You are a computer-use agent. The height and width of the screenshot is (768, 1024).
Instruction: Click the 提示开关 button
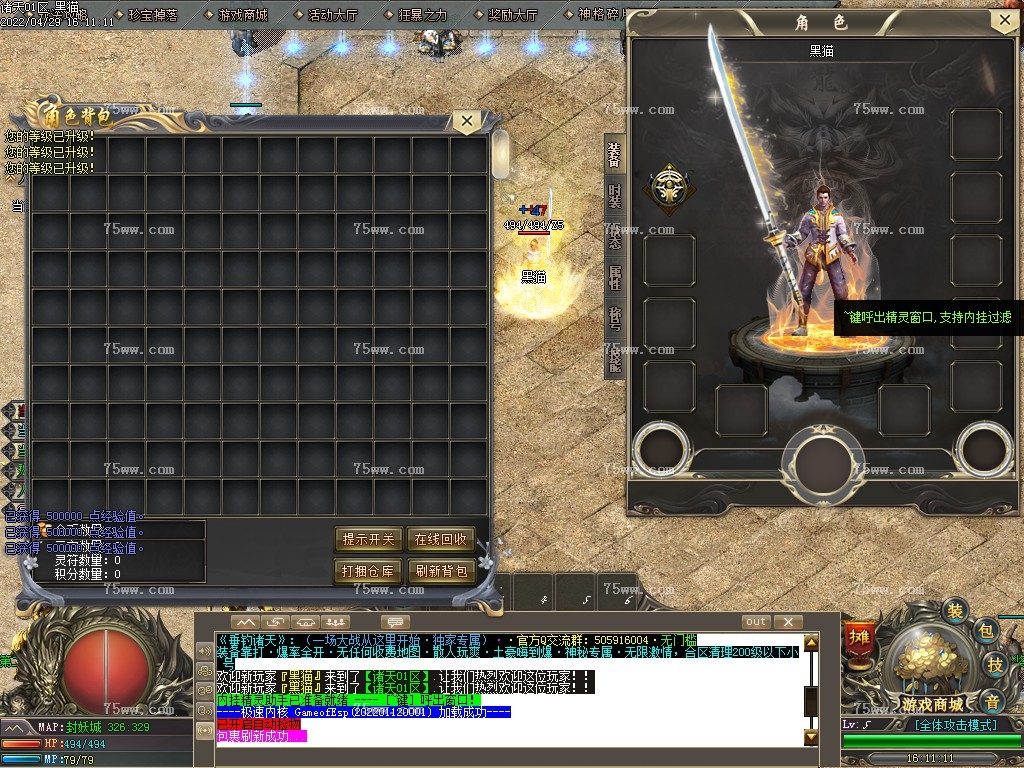[x=369, y=539]
